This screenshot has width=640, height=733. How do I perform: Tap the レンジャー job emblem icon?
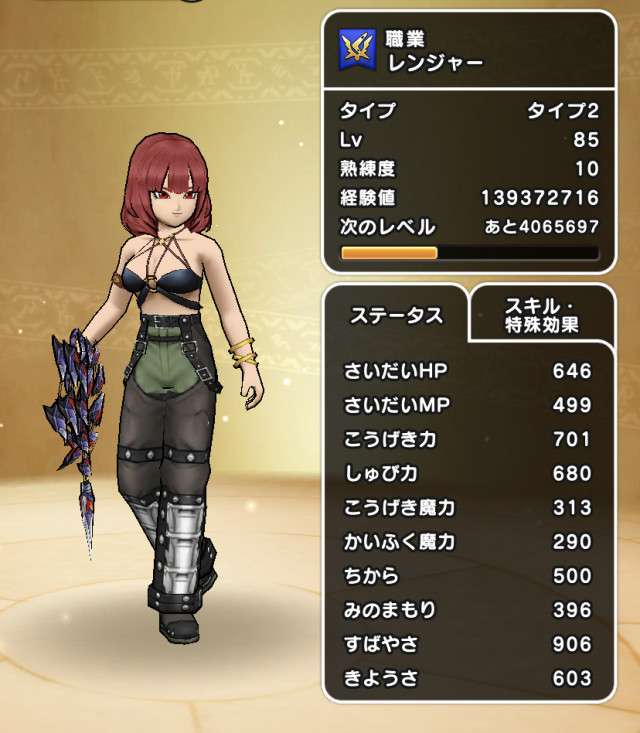point(358,48)
